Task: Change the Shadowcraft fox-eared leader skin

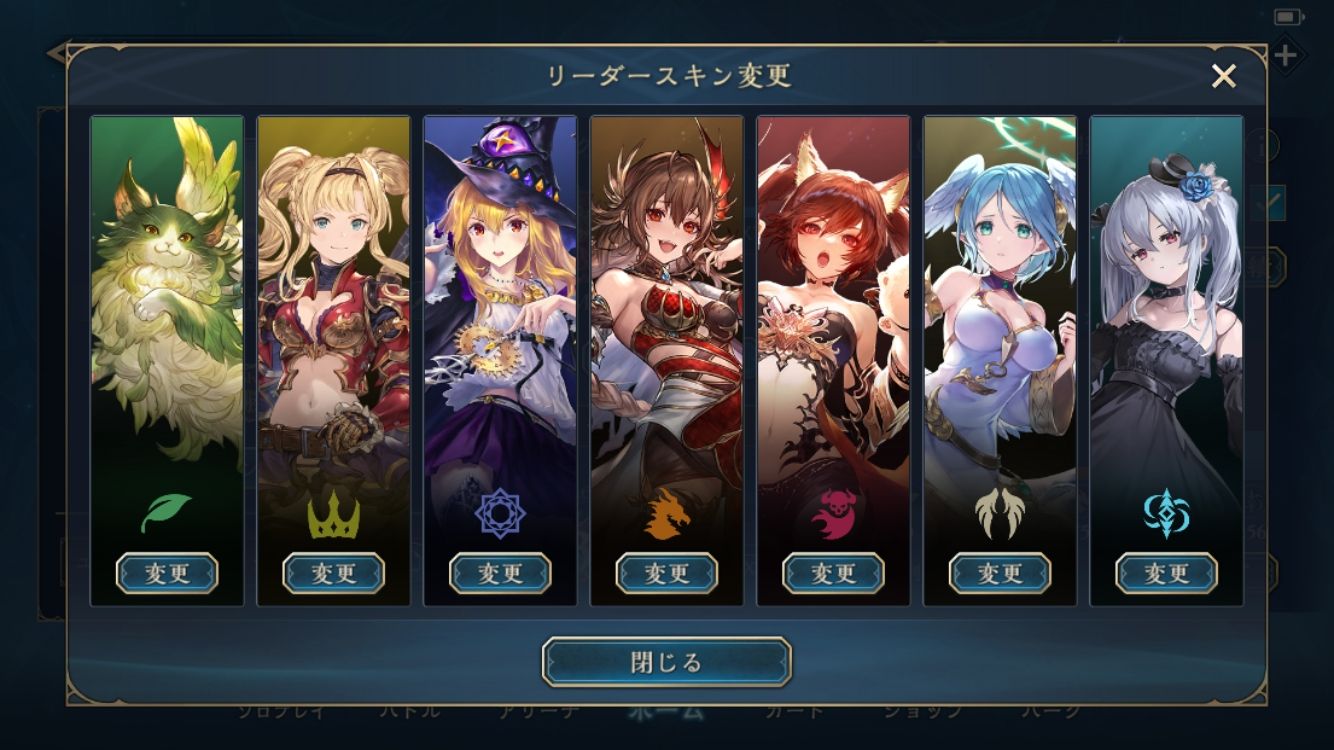Action: point(833,573)
